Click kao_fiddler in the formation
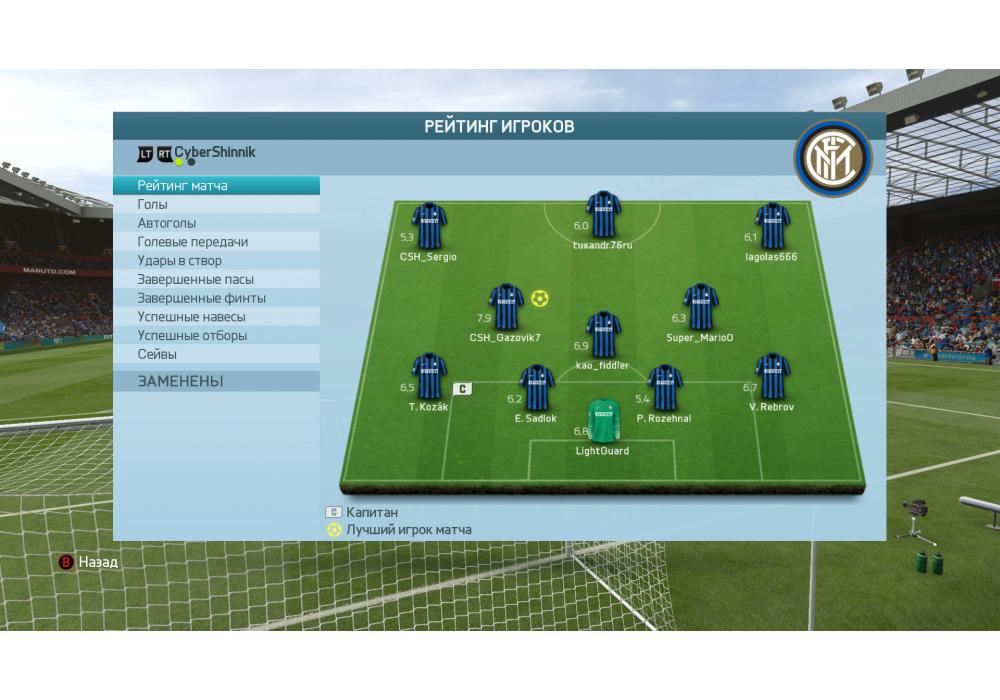The height and width of the screenshot is (700, 1000). [603, 335]
